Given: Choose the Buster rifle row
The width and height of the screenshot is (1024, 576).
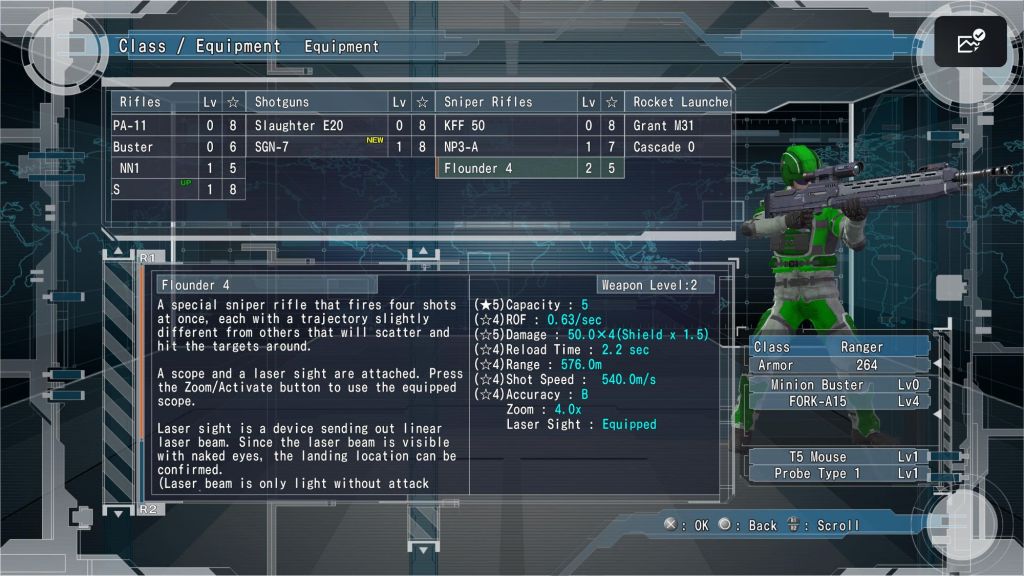Looking at the screenshot, I should pyautogui.click(x=155, y=147).
